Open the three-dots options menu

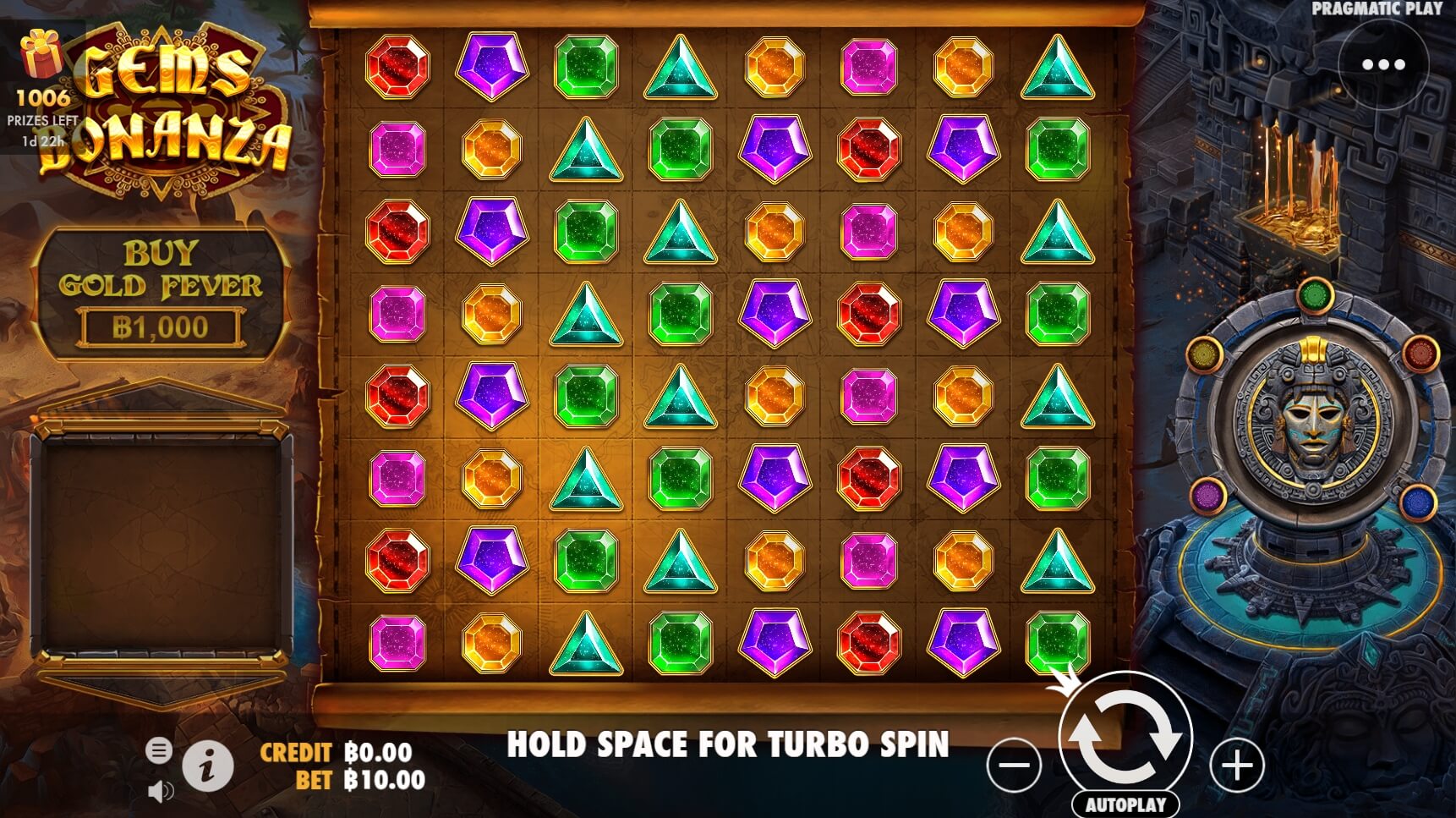(x=1382, y=65)
